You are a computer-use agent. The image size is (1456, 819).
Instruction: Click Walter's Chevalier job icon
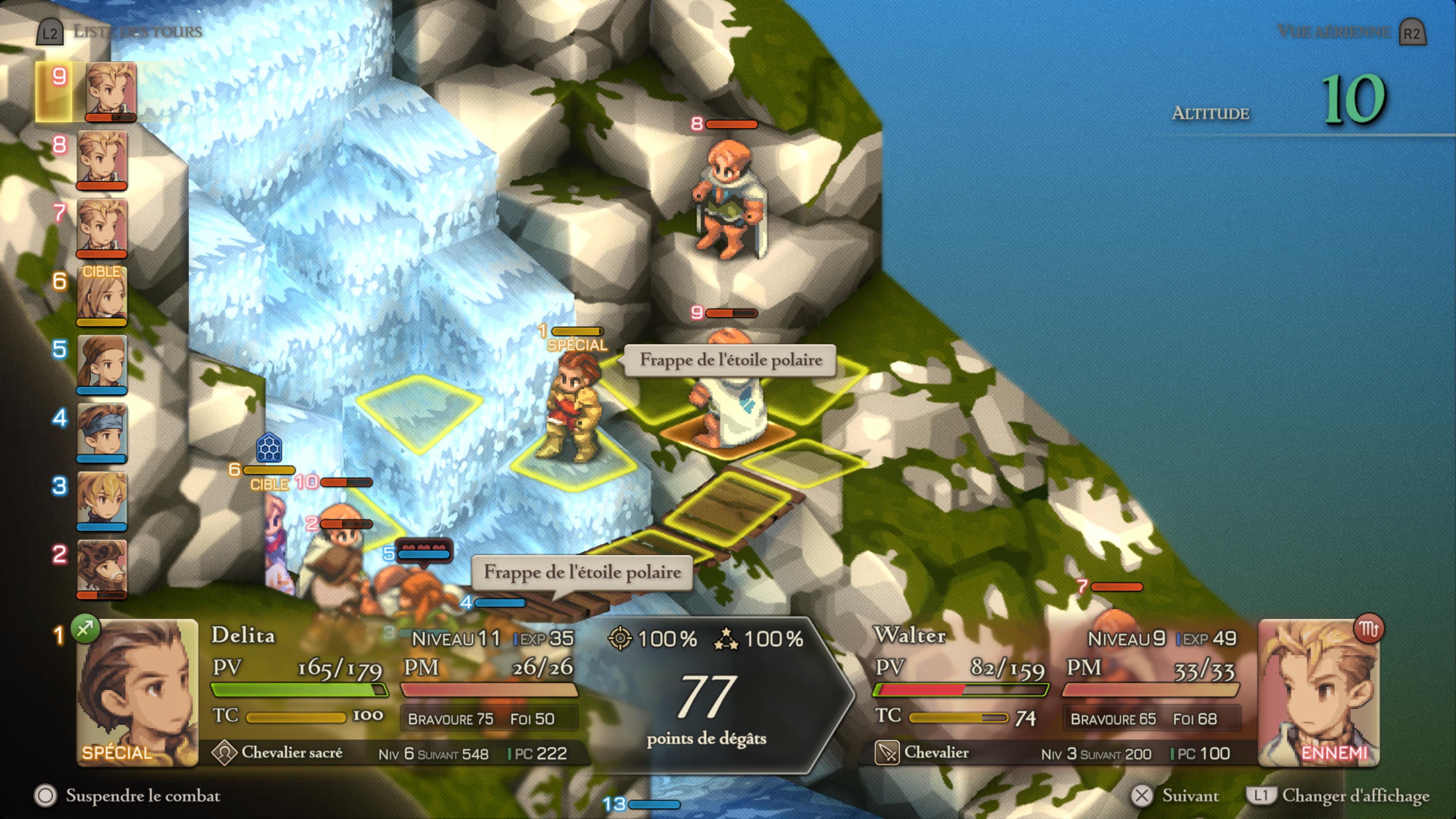pos(887,753)
